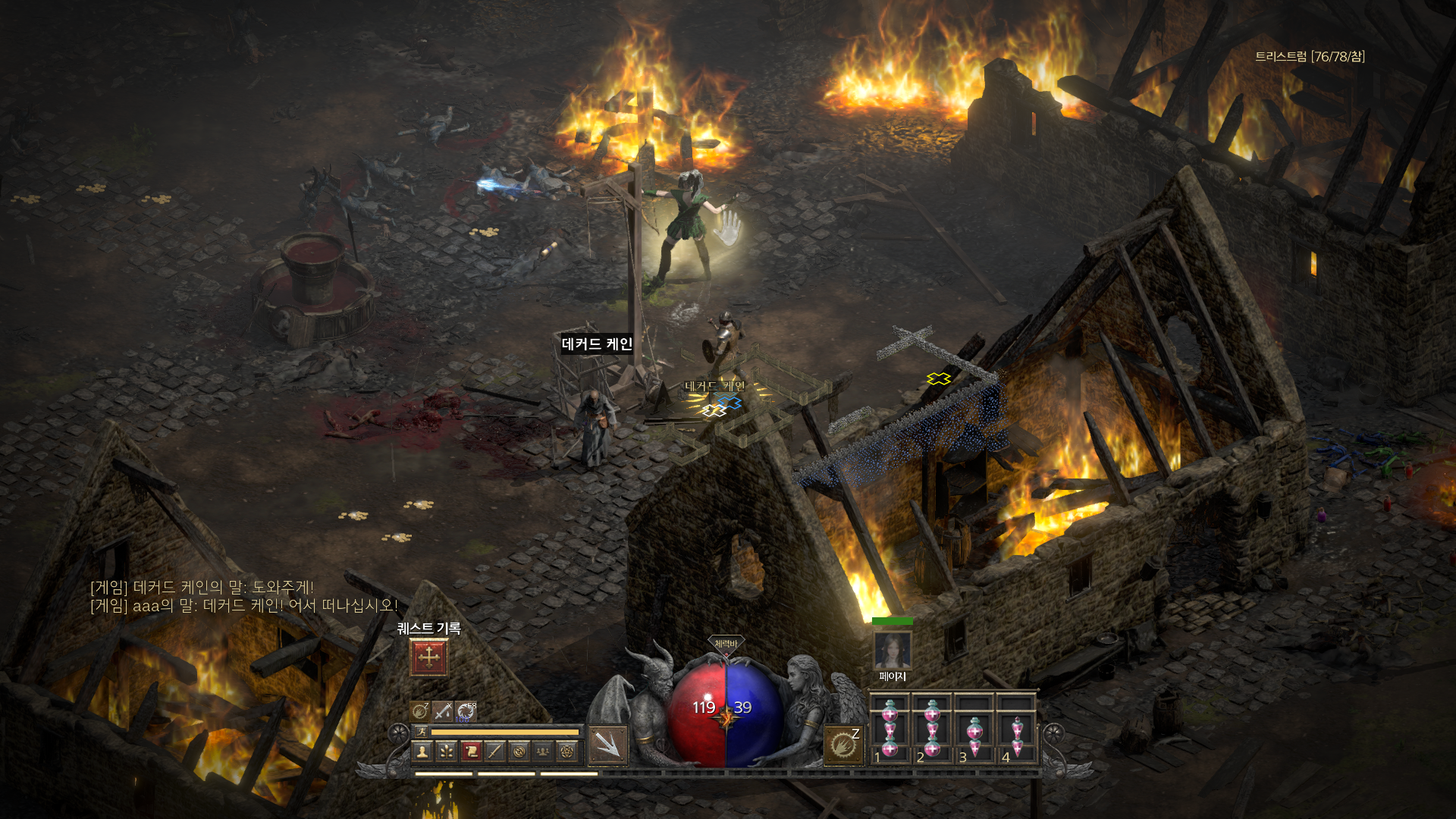
Task: Select the sword skill shortcut marked X
Action: (x=443, y=711)
